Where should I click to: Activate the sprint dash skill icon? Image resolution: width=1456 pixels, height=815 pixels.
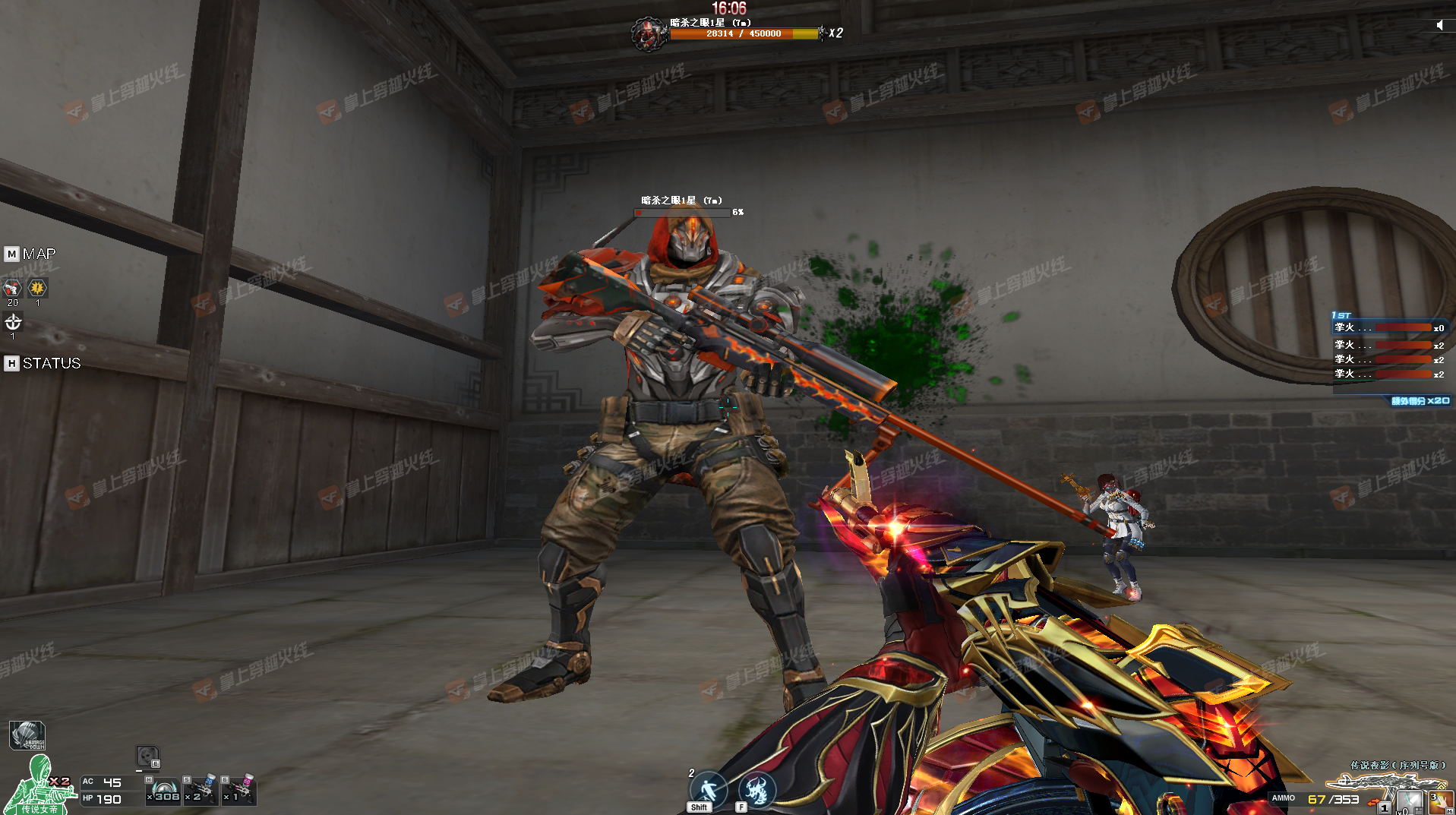point(708,789)
